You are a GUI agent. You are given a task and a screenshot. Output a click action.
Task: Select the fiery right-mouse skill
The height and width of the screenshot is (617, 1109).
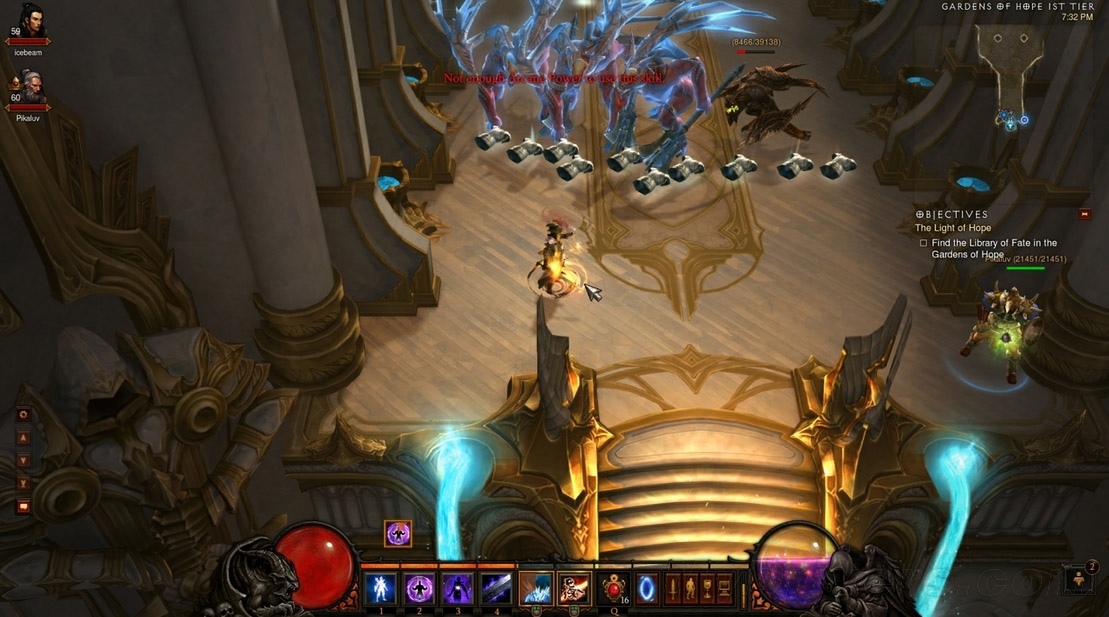point(574,588)
